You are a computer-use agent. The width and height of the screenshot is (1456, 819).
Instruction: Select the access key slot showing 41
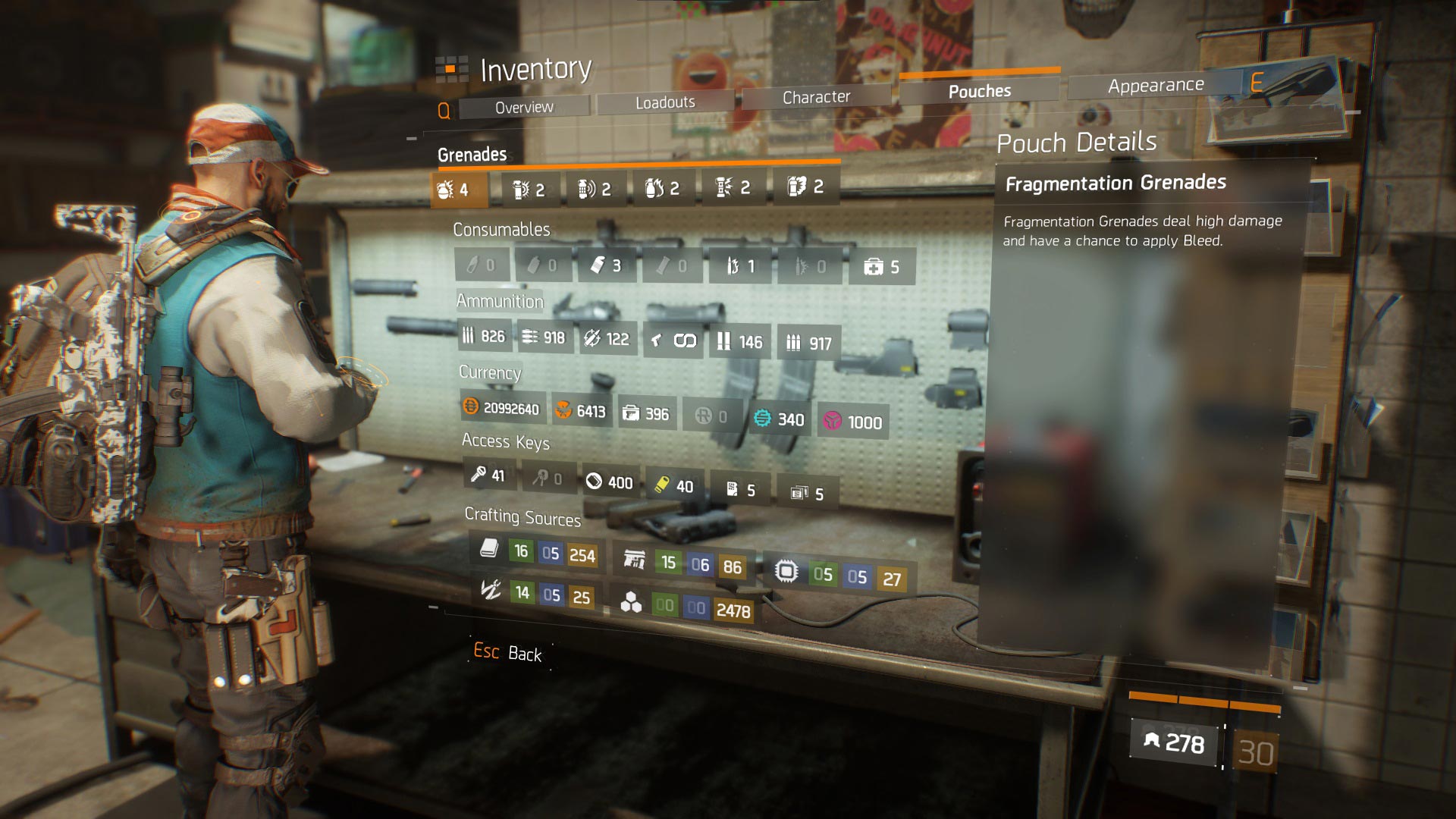(488, 475)
